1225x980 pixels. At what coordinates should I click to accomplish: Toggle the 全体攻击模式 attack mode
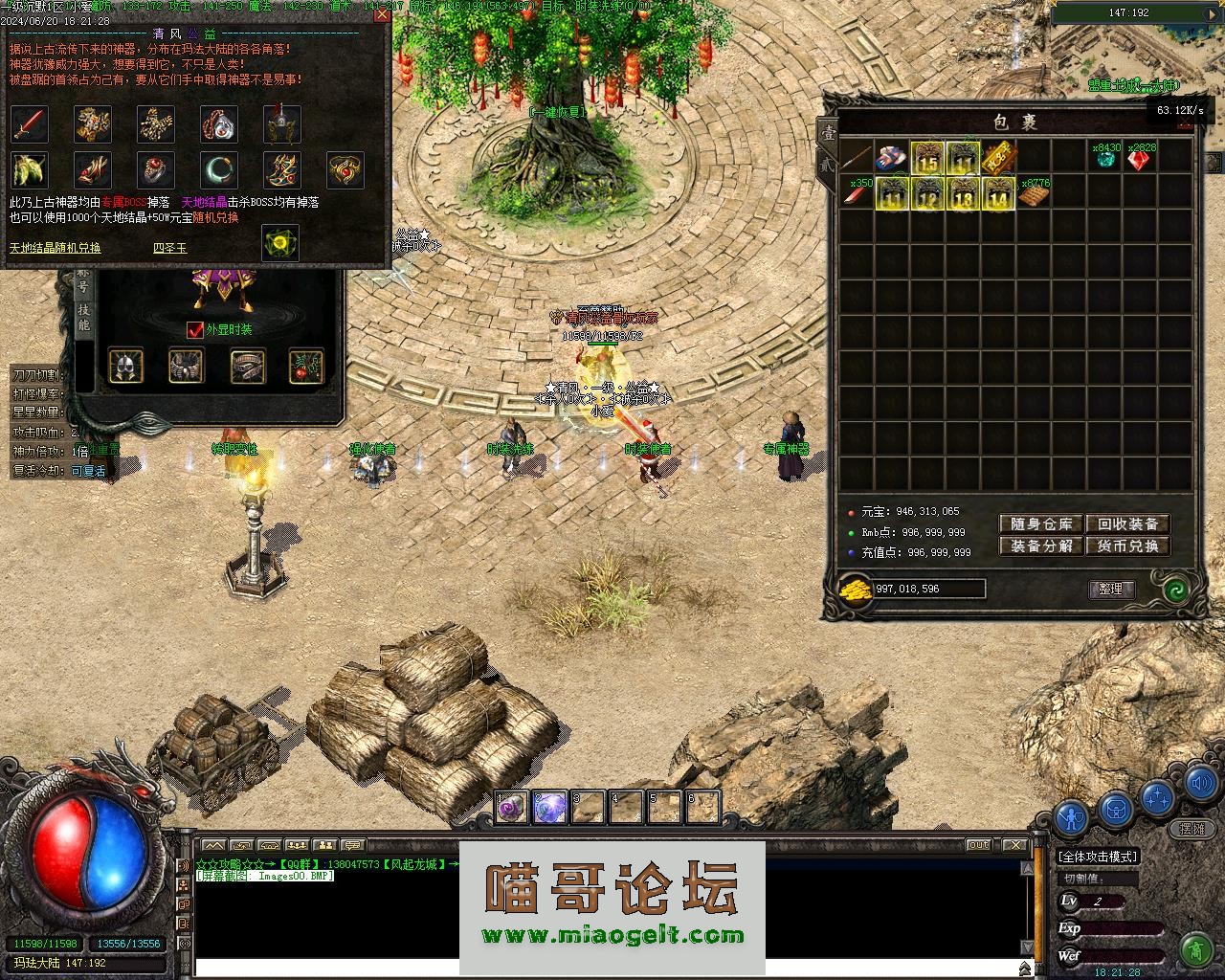[1098, 857]
